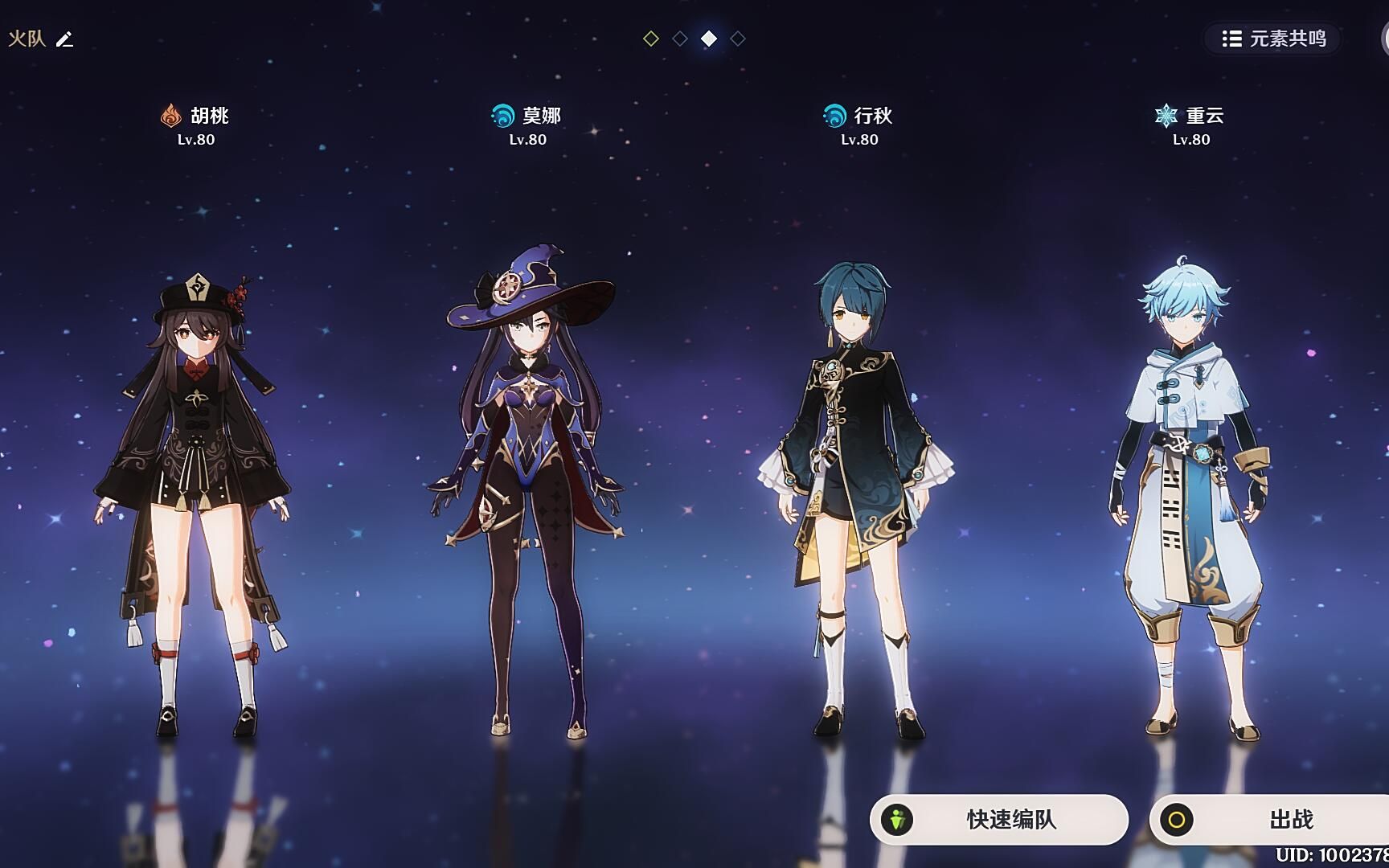Click the filled white team page diamond

click(x=709, y=39)
